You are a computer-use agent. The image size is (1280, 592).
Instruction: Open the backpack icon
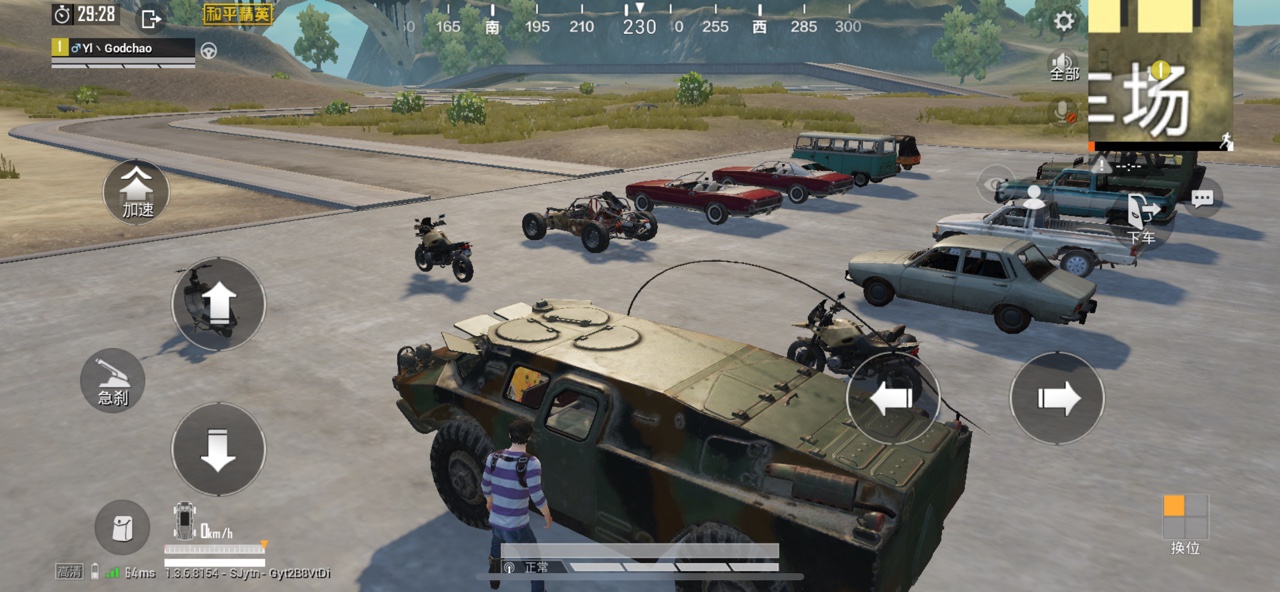[122, 528]
